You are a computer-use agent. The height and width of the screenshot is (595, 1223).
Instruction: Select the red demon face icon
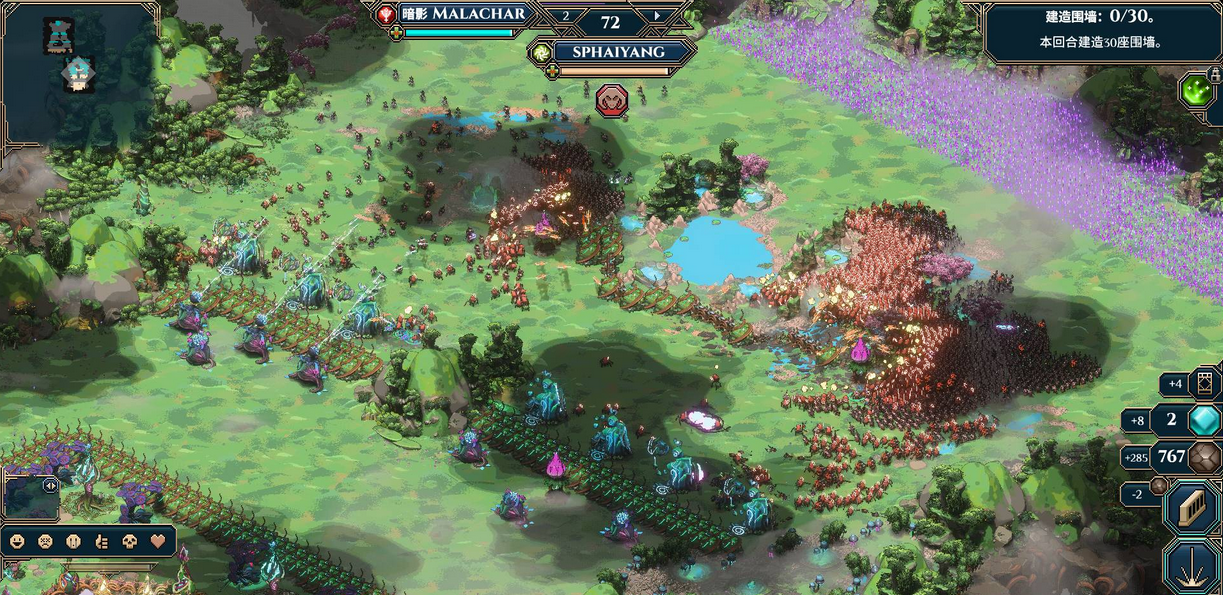click(611, 99)
